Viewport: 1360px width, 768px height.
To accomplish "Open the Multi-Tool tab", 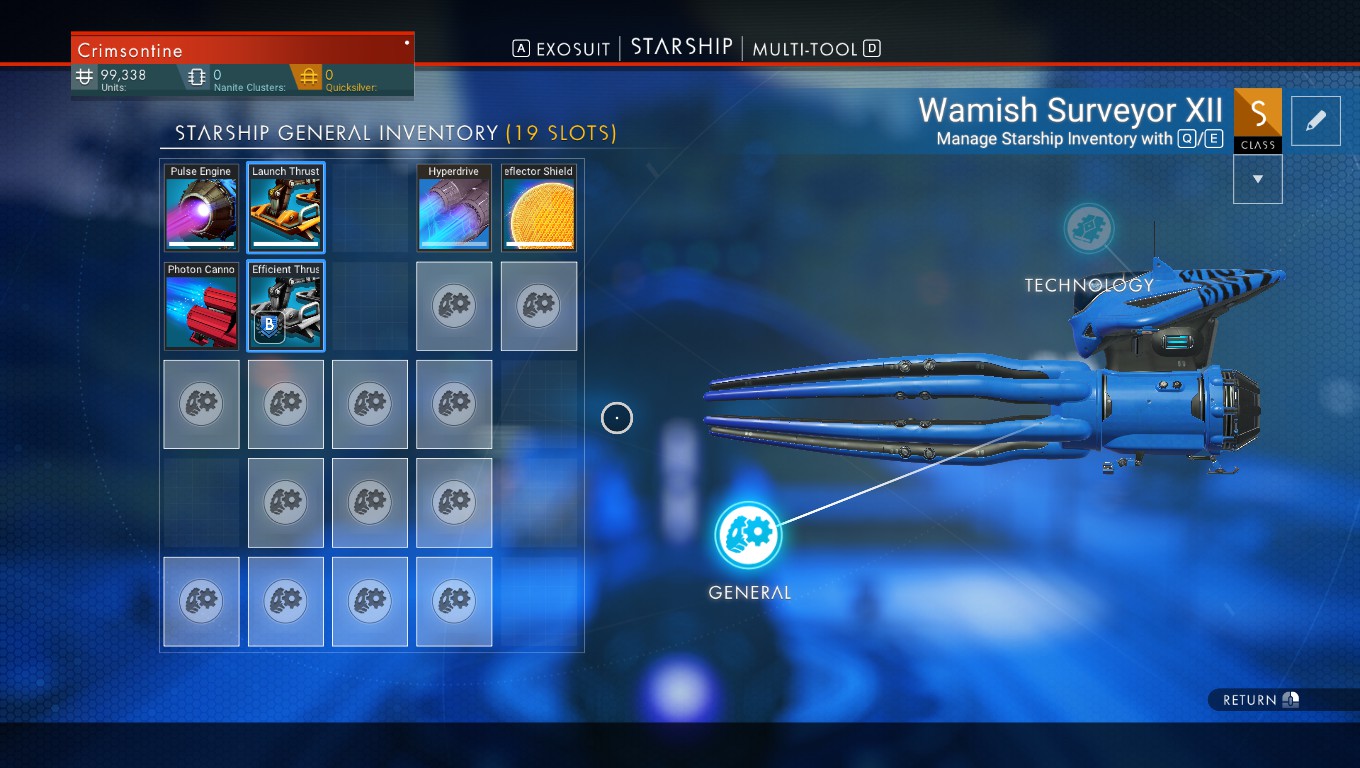I will click(805, 49).
